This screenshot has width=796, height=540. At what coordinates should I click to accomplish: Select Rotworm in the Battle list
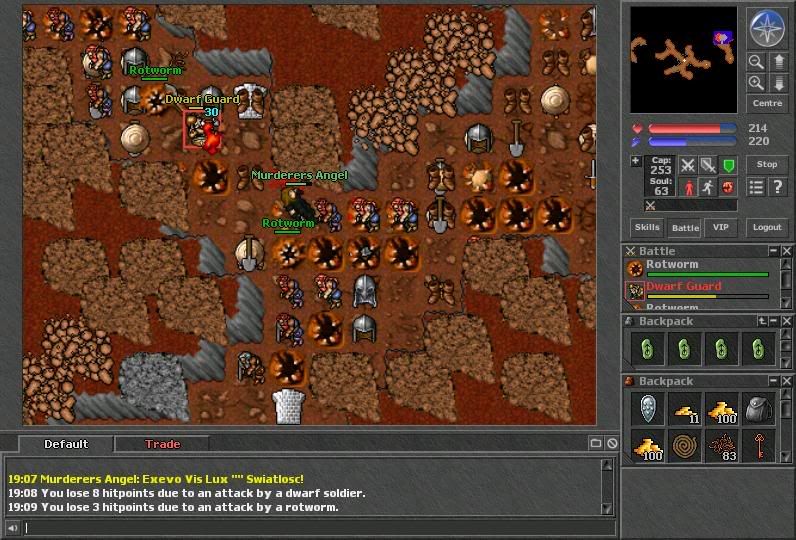[x=671, y=266]
